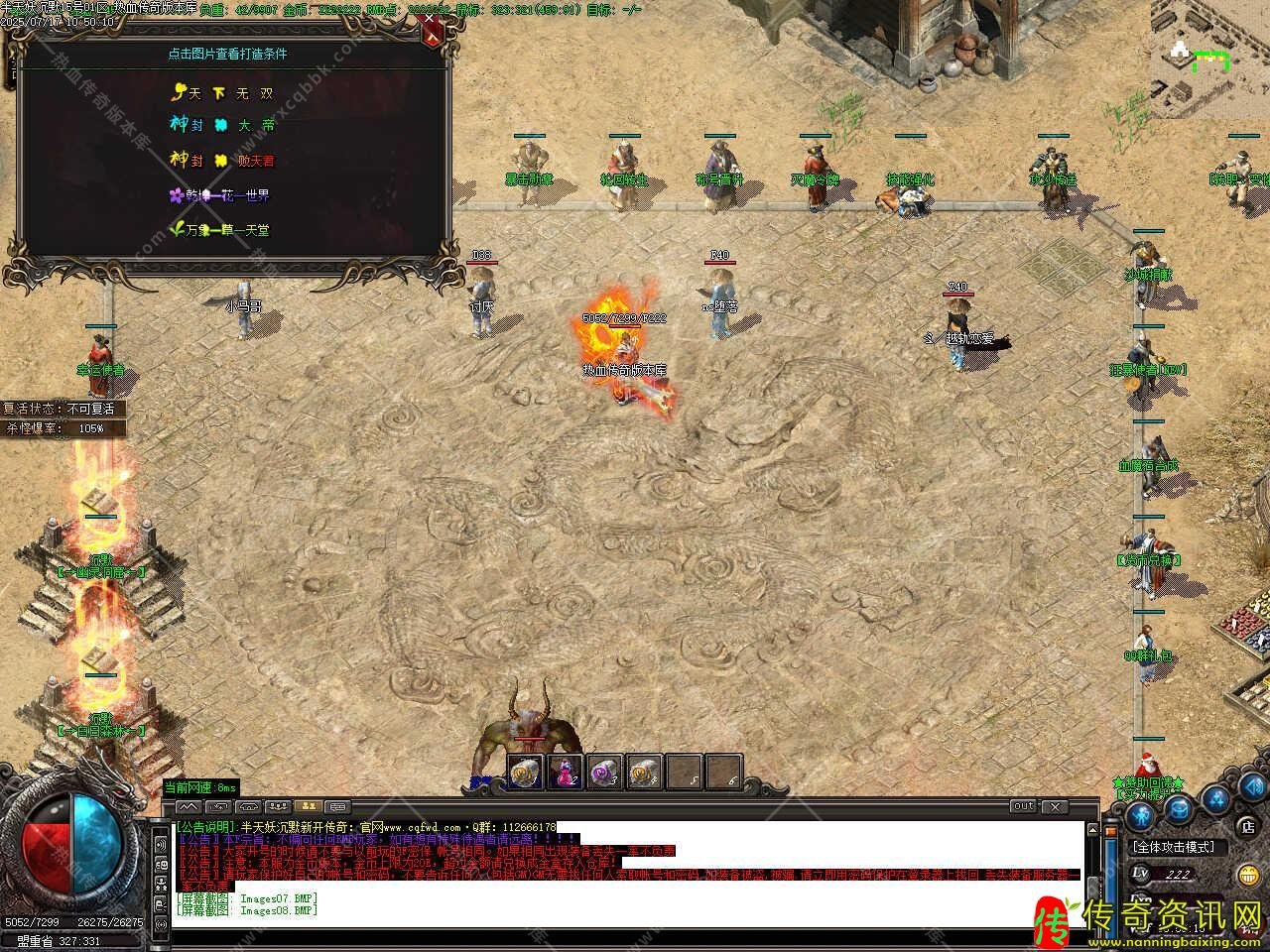Image resolution: width=1270 pixels, height=952 pixels.
Task: Use the pink potion in hotbar slot 2
Action: [x=565, y=772]
